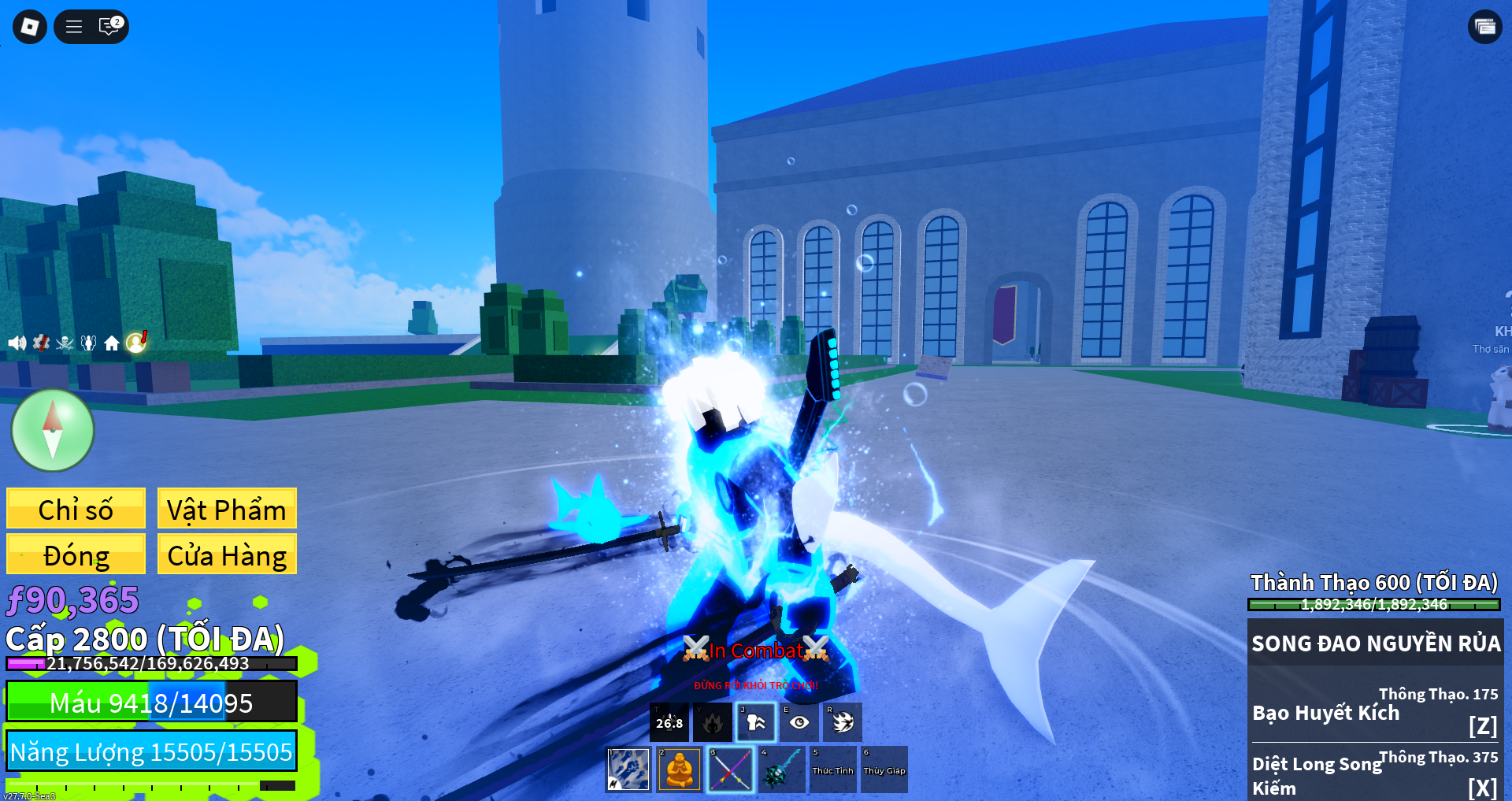Click the pirate skull and swords icon

[65, 343]
